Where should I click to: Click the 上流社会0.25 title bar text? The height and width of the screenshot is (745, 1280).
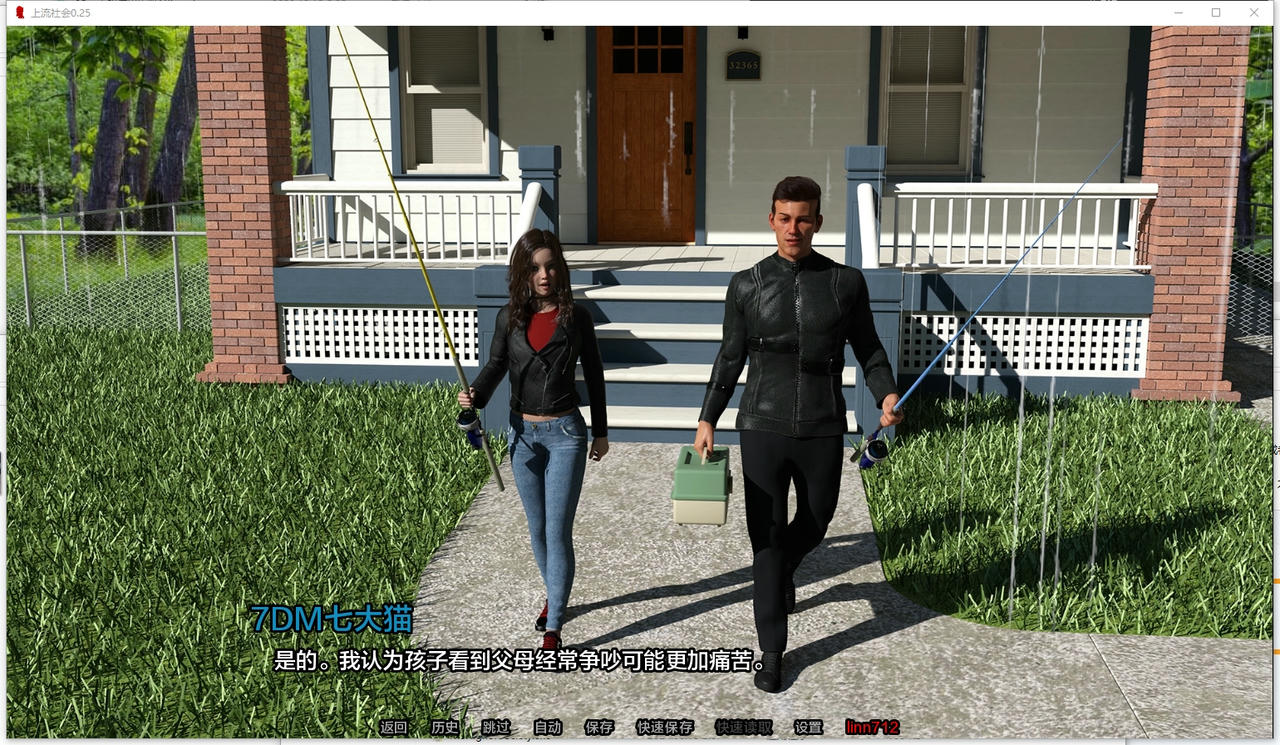(58, 13)
